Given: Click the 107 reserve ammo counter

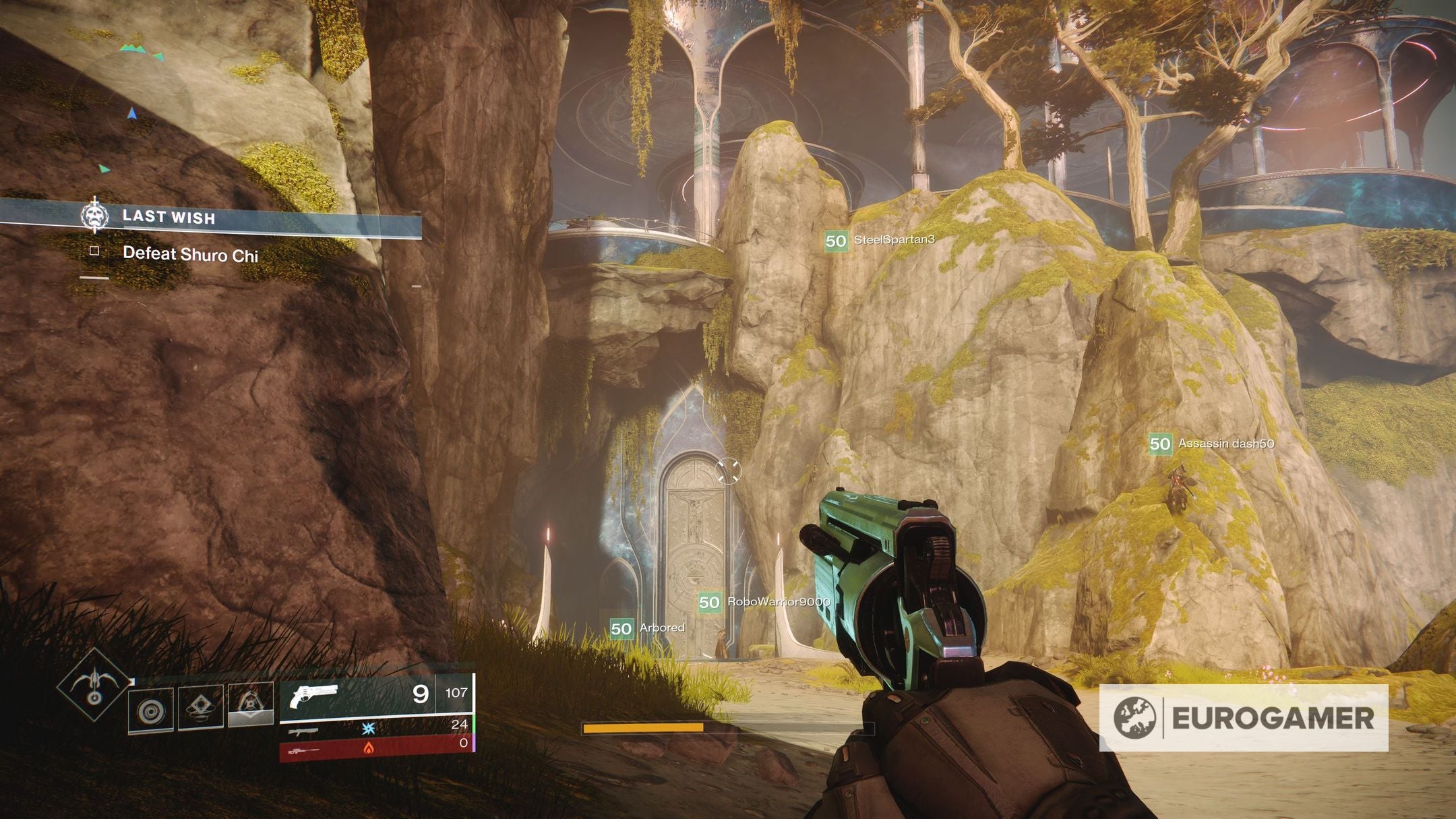Looking at the screenshot, I should (456, 693).
